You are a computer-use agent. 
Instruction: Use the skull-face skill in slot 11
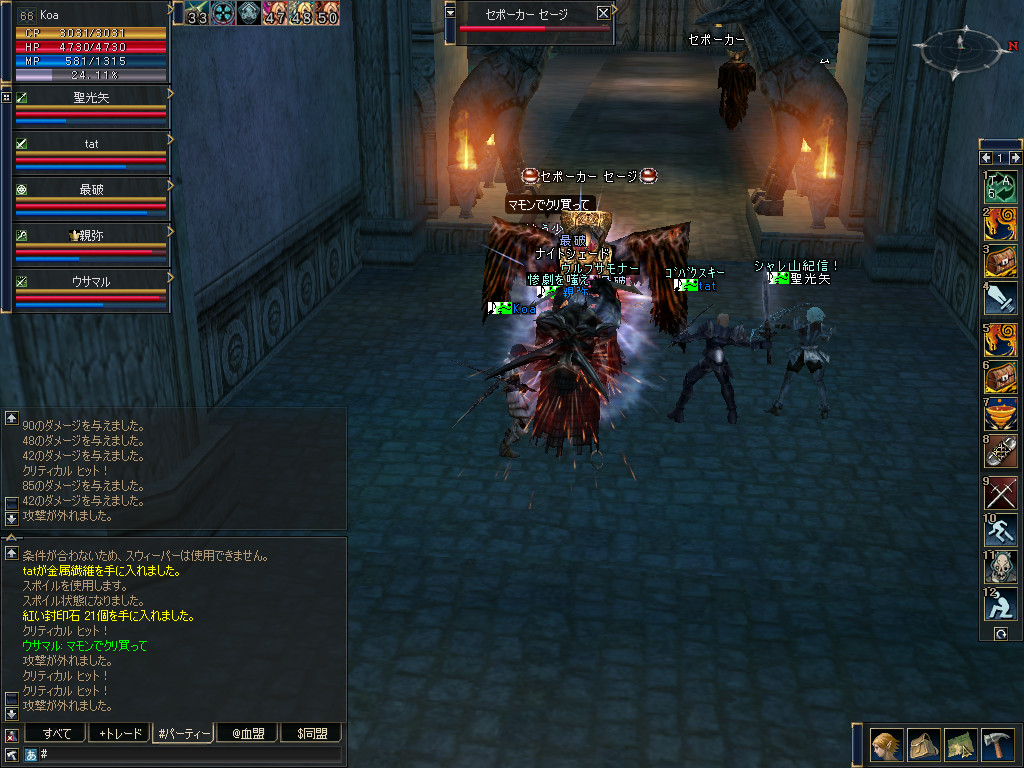pyautogui.click(x=1001, y=567)
